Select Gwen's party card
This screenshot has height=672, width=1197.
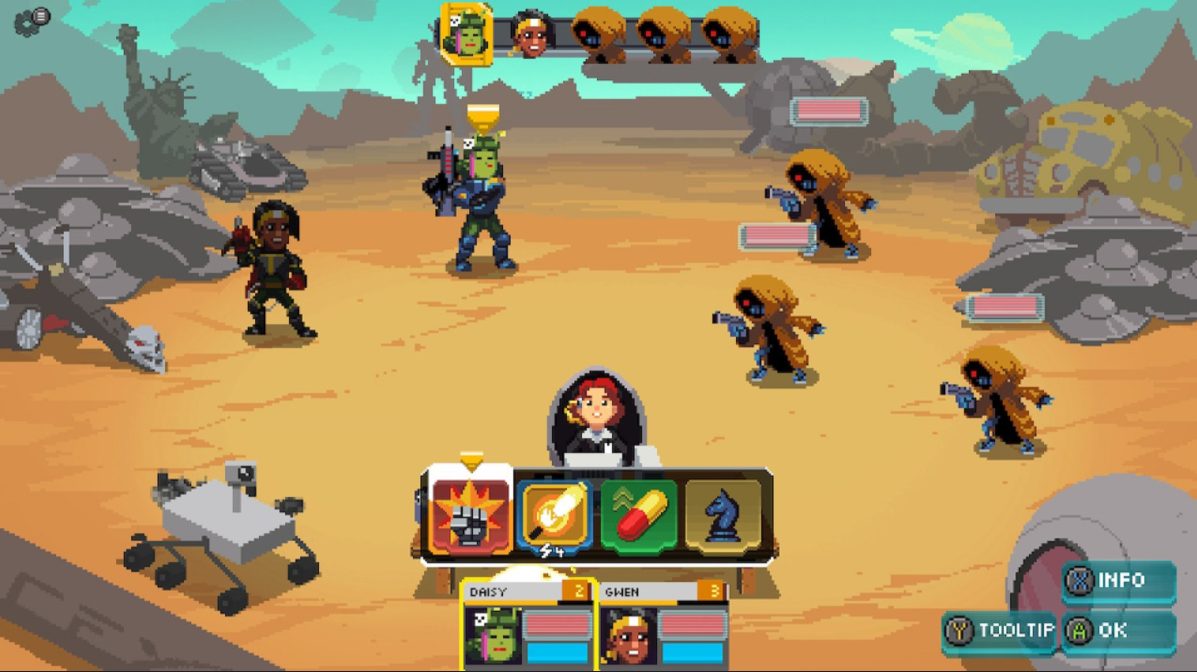[x=663, y=624]
